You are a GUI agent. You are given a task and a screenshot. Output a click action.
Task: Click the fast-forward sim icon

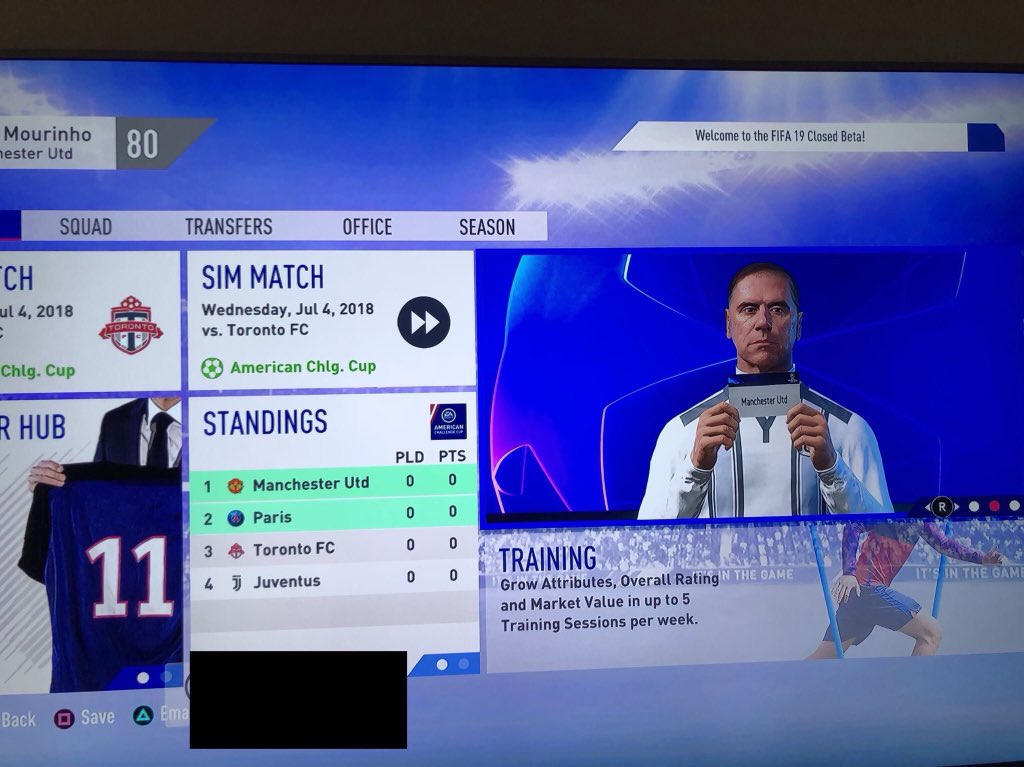tap(424, 322)
